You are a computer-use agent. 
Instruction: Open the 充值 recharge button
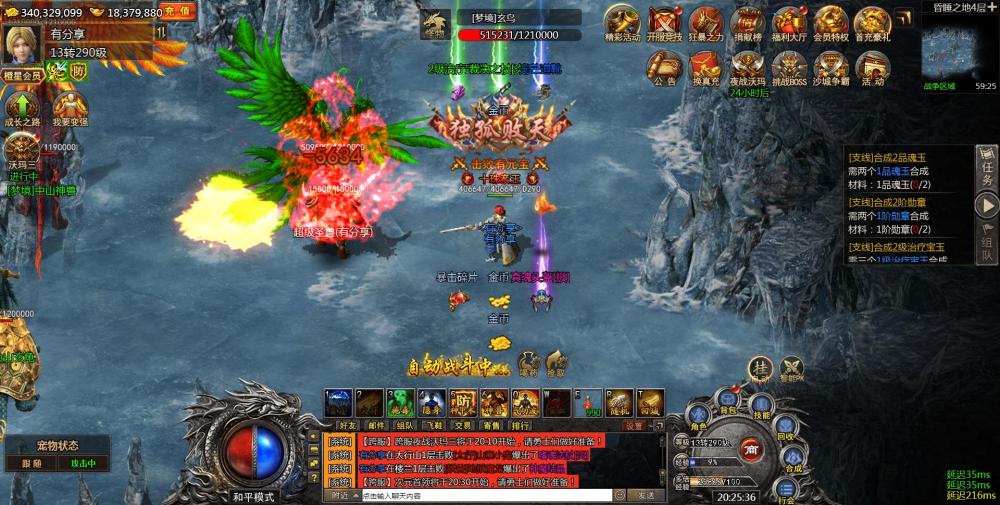coord(177,12)
